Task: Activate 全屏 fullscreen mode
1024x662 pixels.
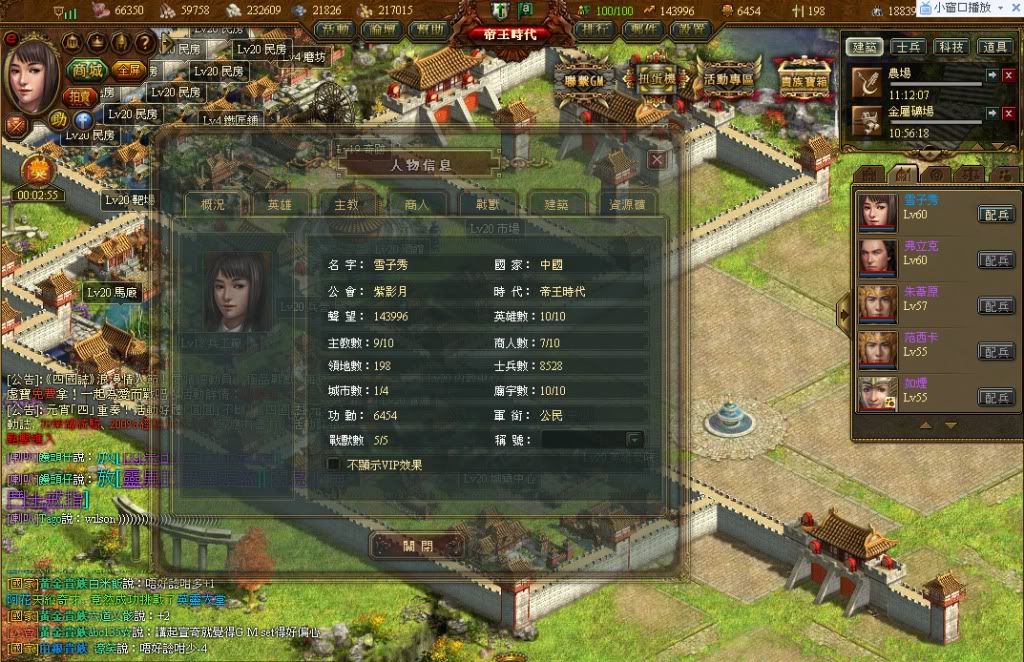Action: click(x=127, y=70)
